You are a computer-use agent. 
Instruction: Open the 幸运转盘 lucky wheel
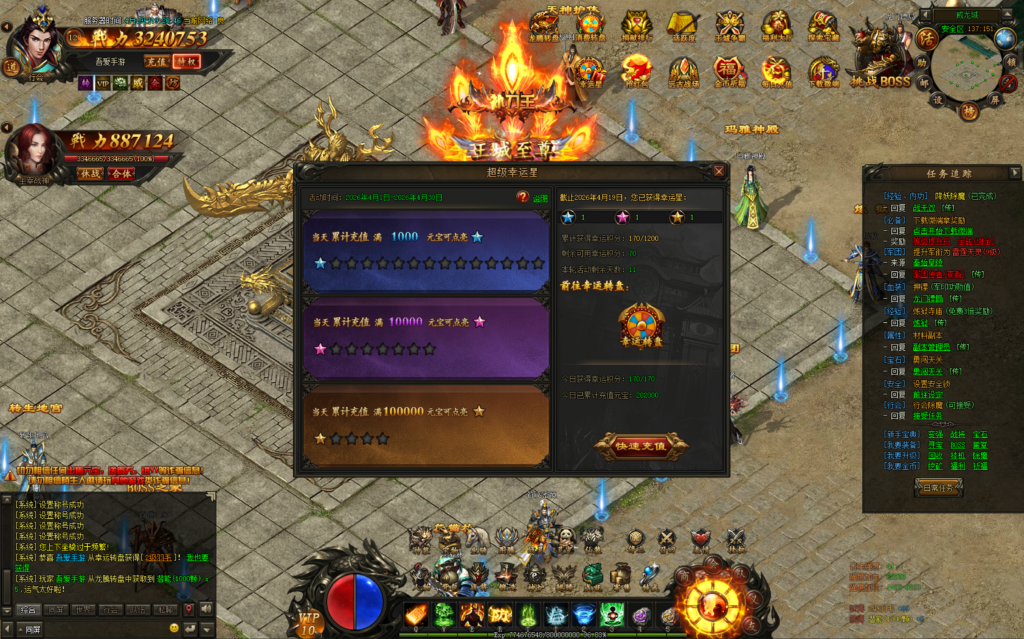[641, 324]
